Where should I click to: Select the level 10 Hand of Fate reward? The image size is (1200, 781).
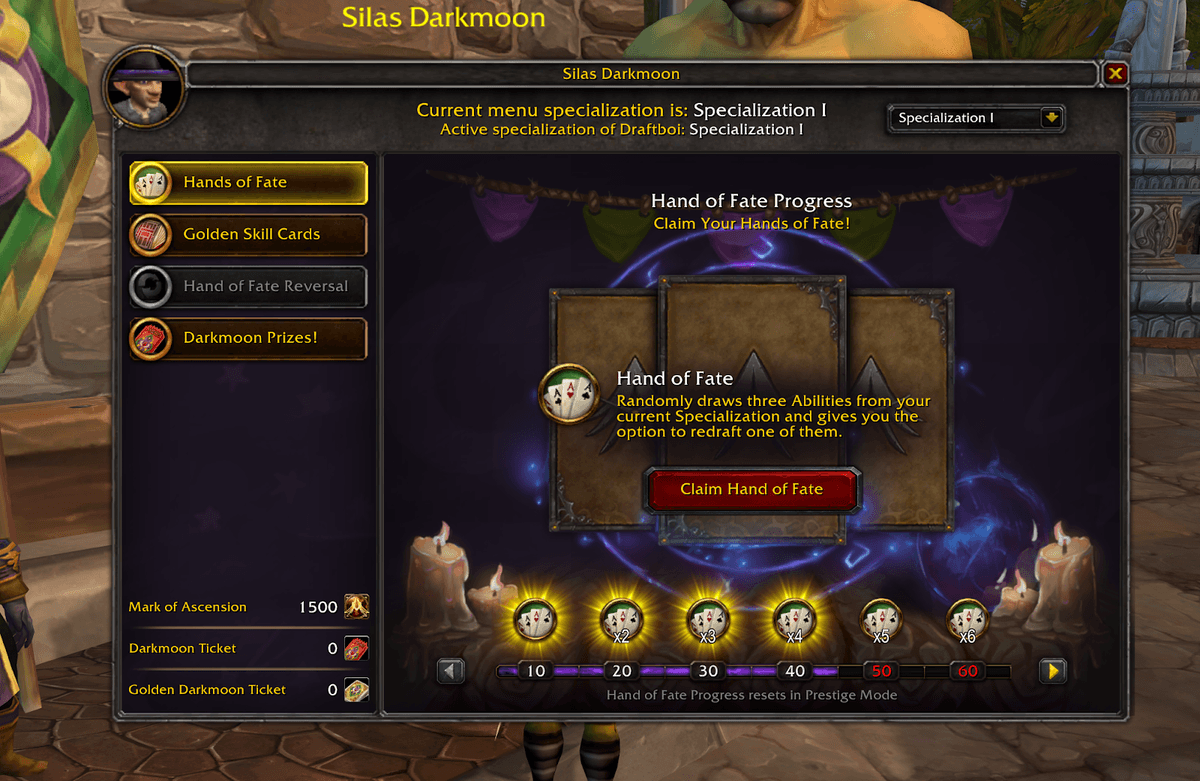(535, 620)
